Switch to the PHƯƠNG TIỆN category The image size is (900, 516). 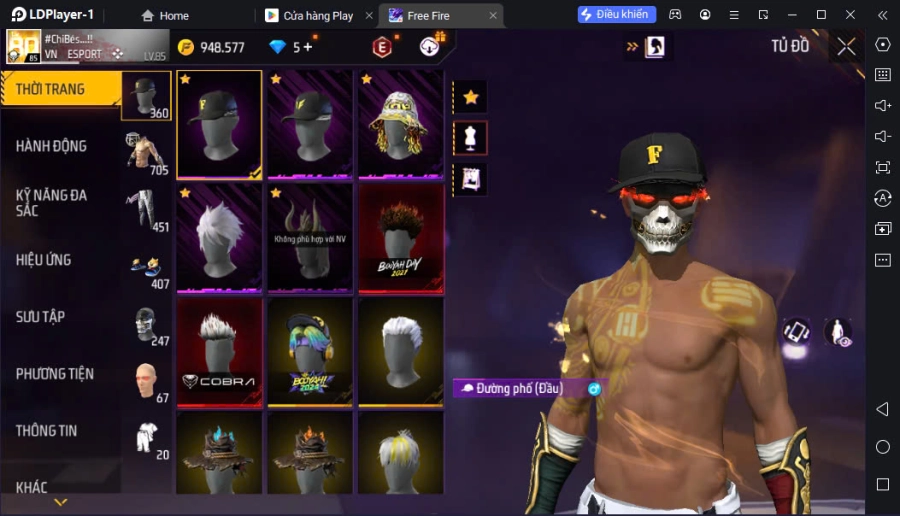click(60, 374)
